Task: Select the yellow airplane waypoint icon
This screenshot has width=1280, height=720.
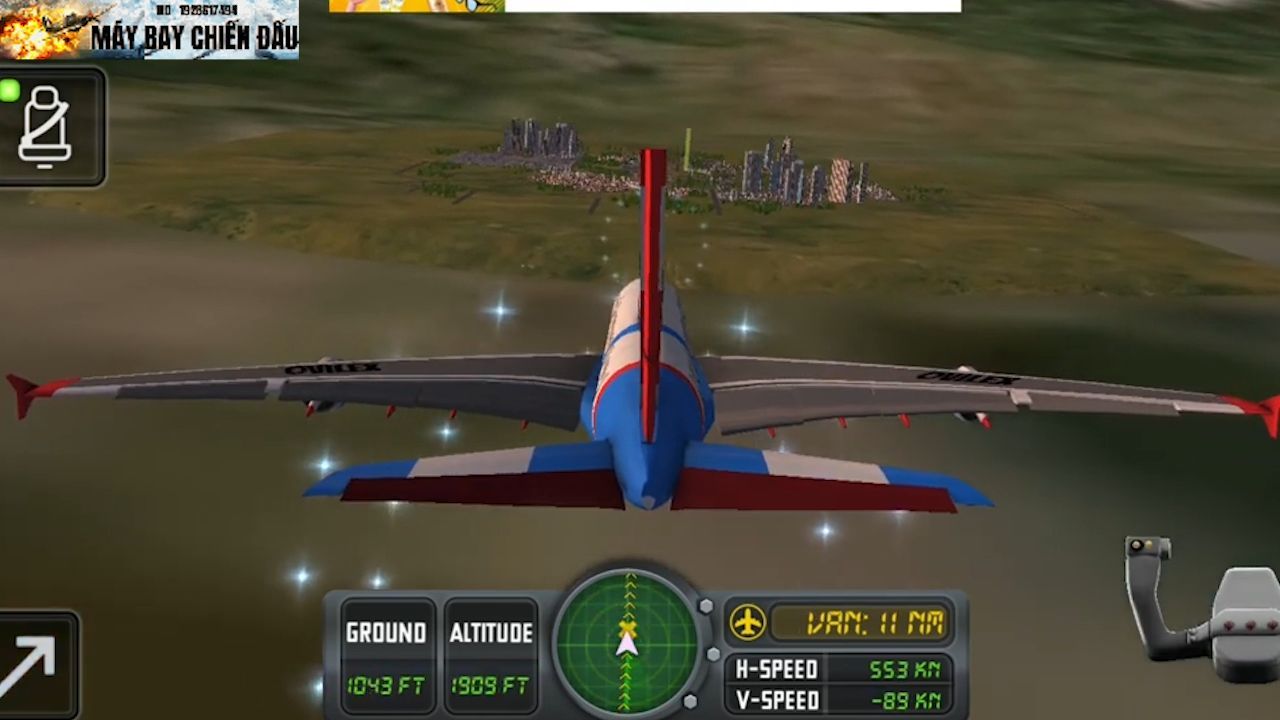Action: [747, 623]
